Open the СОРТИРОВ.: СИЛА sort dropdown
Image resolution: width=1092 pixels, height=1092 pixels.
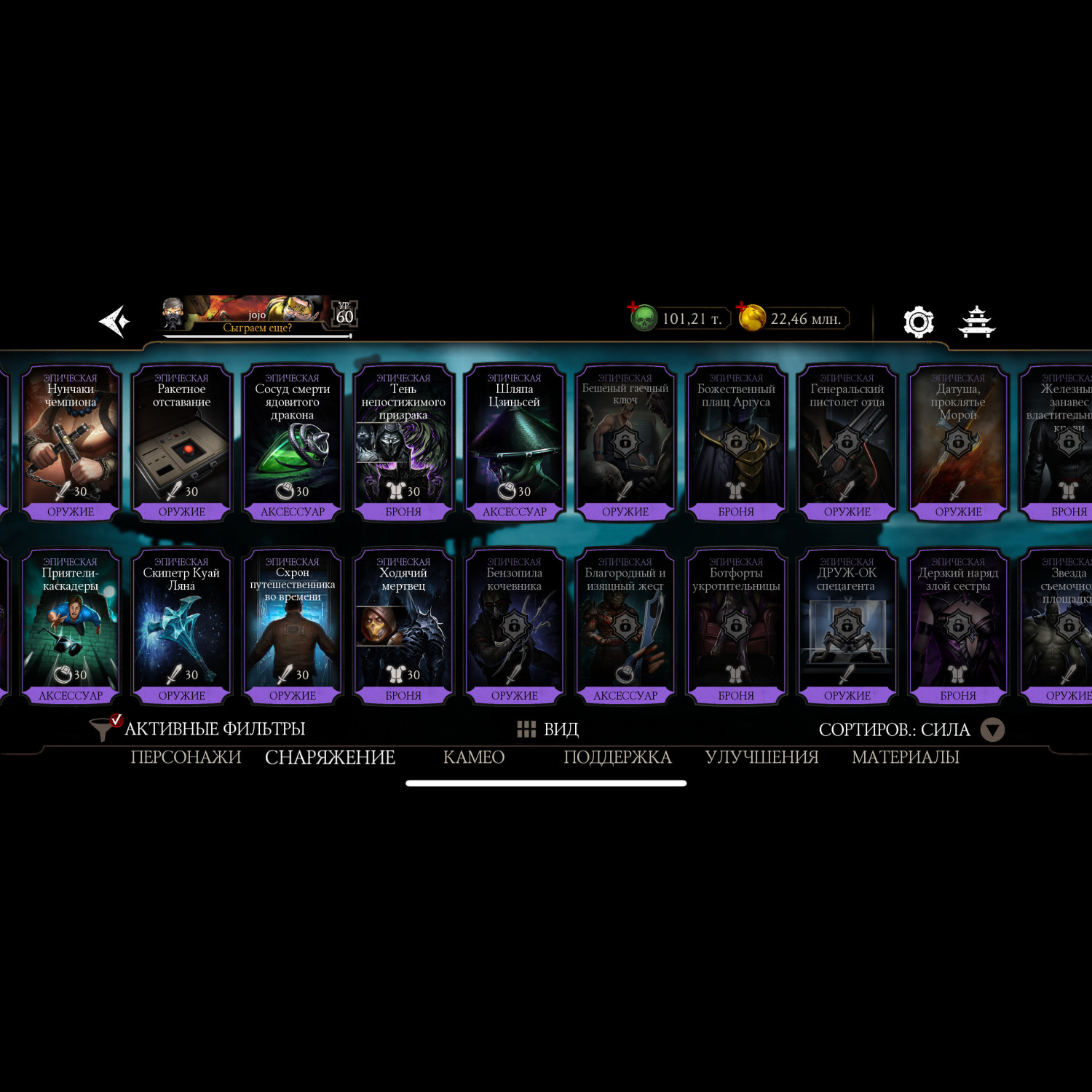click(910, 729)
